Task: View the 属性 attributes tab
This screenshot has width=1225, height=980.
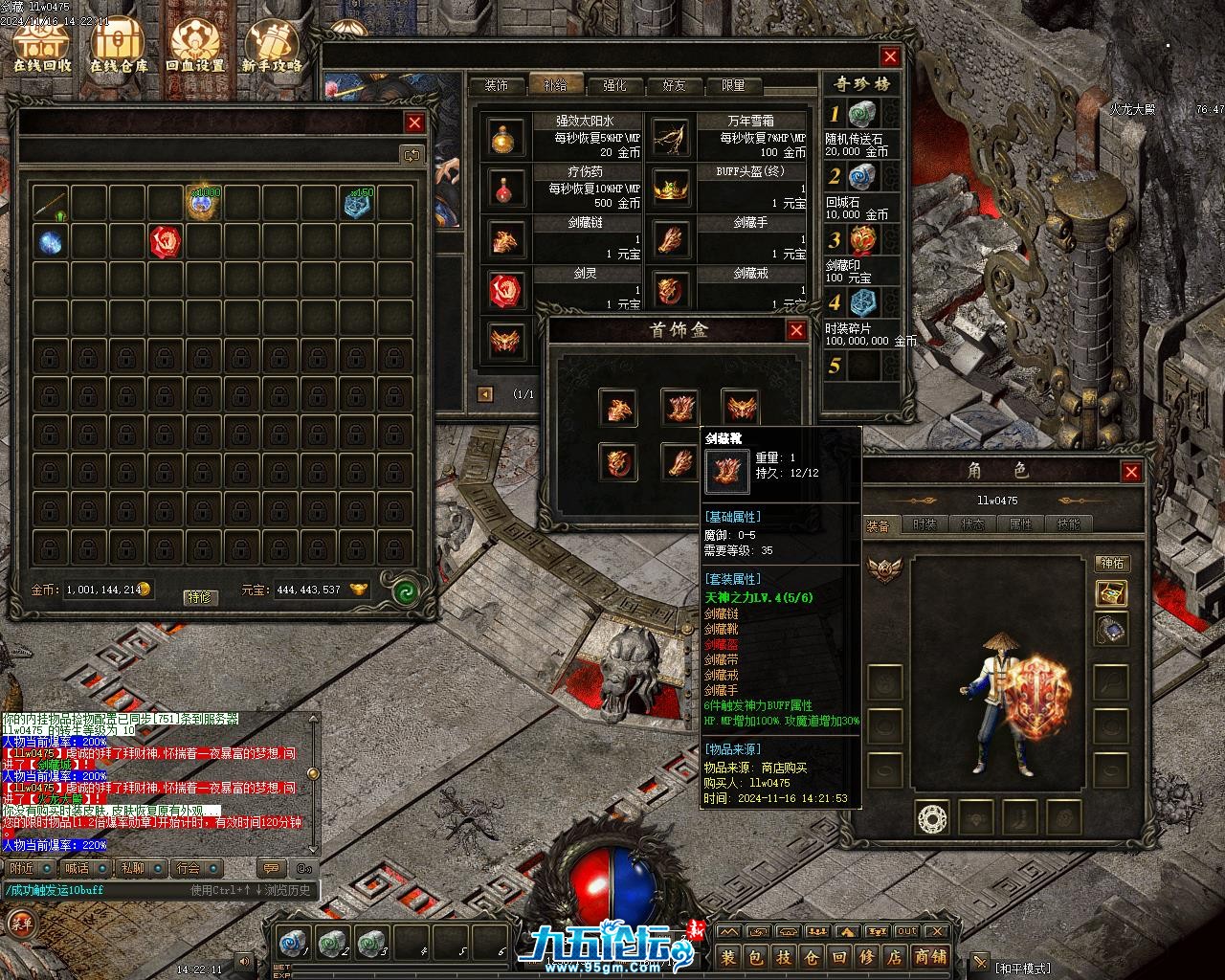Action: pyautogui.click(x=1020, y=524)
